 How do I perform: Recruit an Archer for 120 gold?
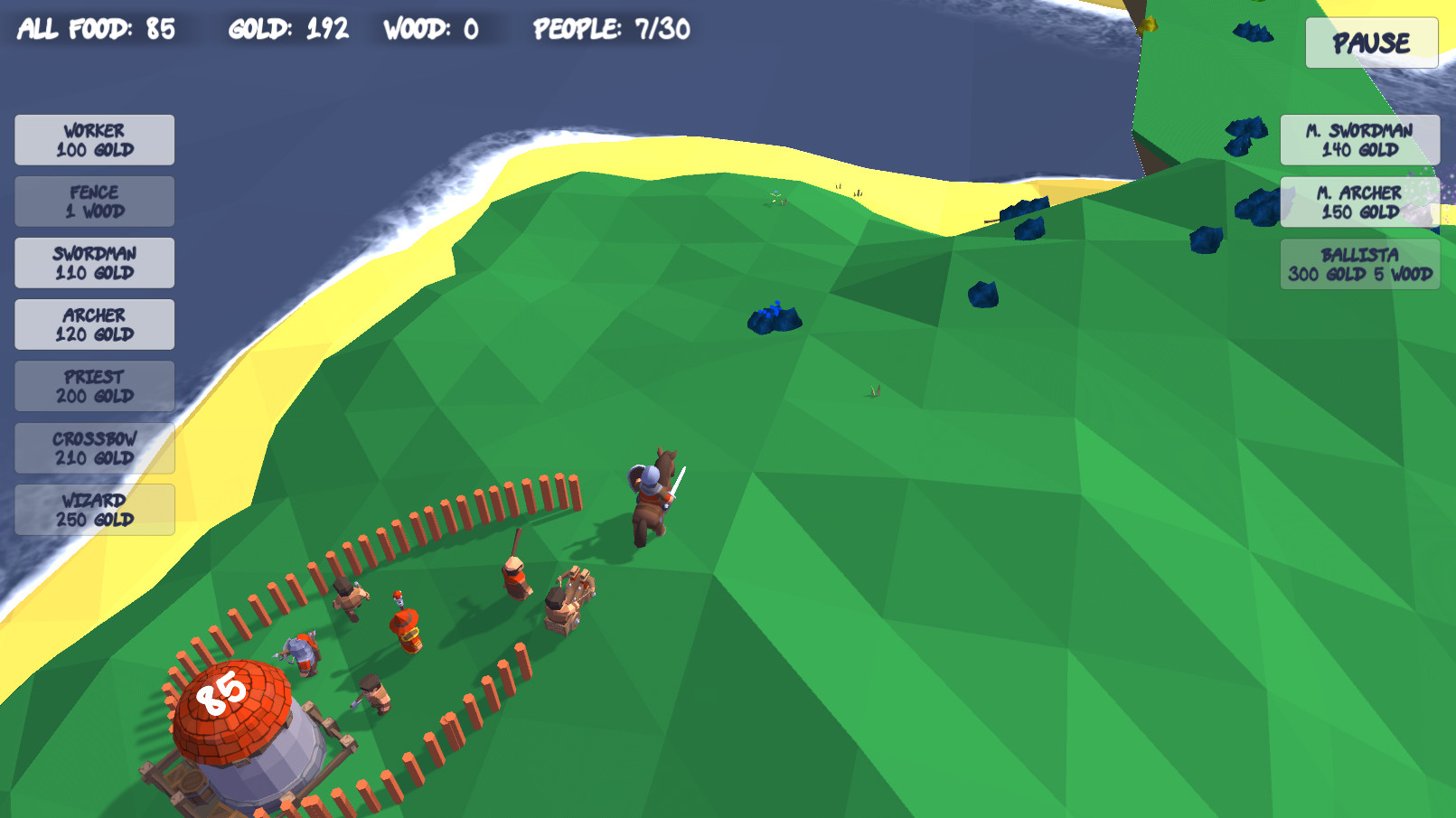coord(93,324)
